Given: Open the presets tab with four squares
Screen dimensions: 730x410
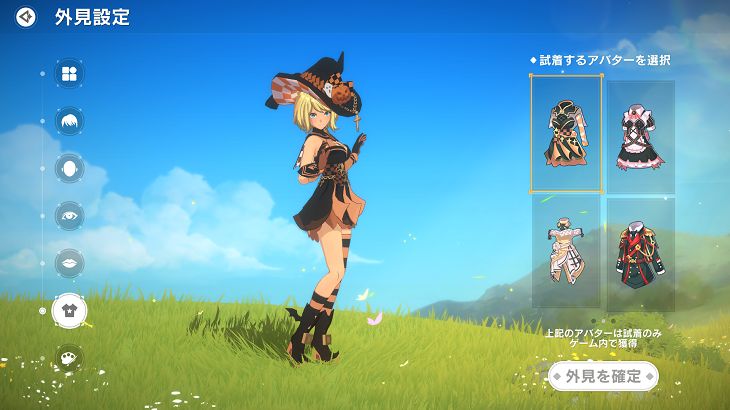Looking at the screenshot, I should coord(69,73).
